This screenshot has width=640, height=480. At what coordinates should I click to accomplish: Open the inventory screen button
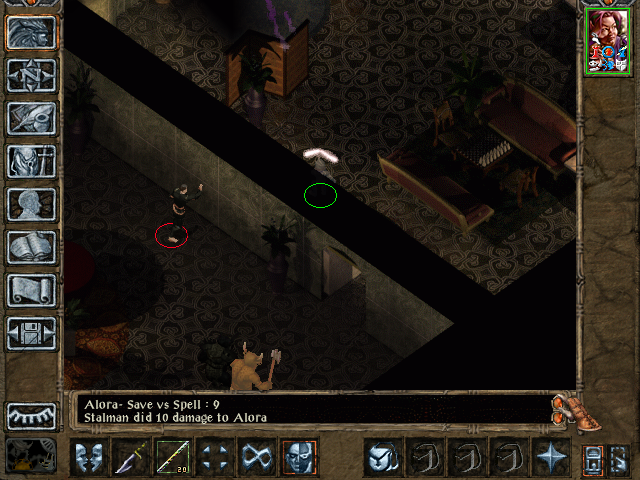point(31,161)
